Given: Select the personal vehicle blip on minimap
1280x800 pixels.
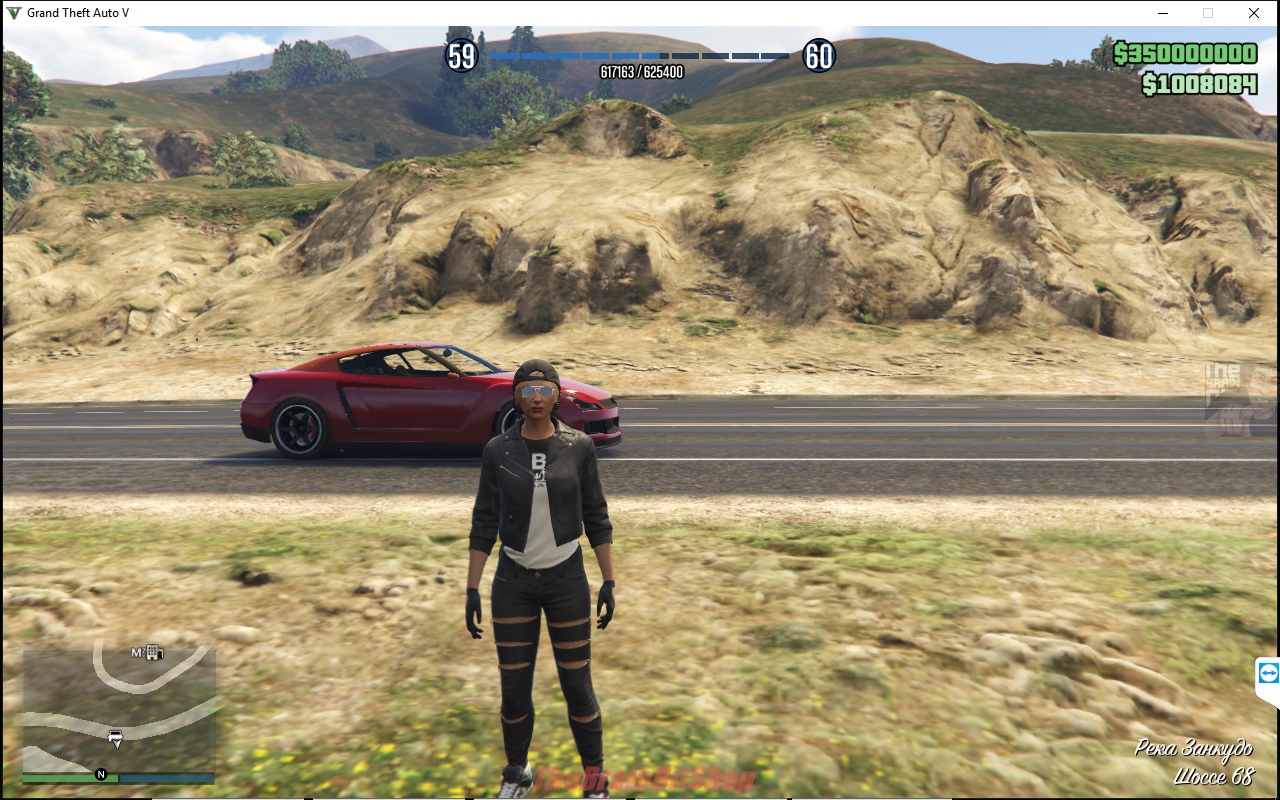Looking at the screenshot, I should pos(116,738).
